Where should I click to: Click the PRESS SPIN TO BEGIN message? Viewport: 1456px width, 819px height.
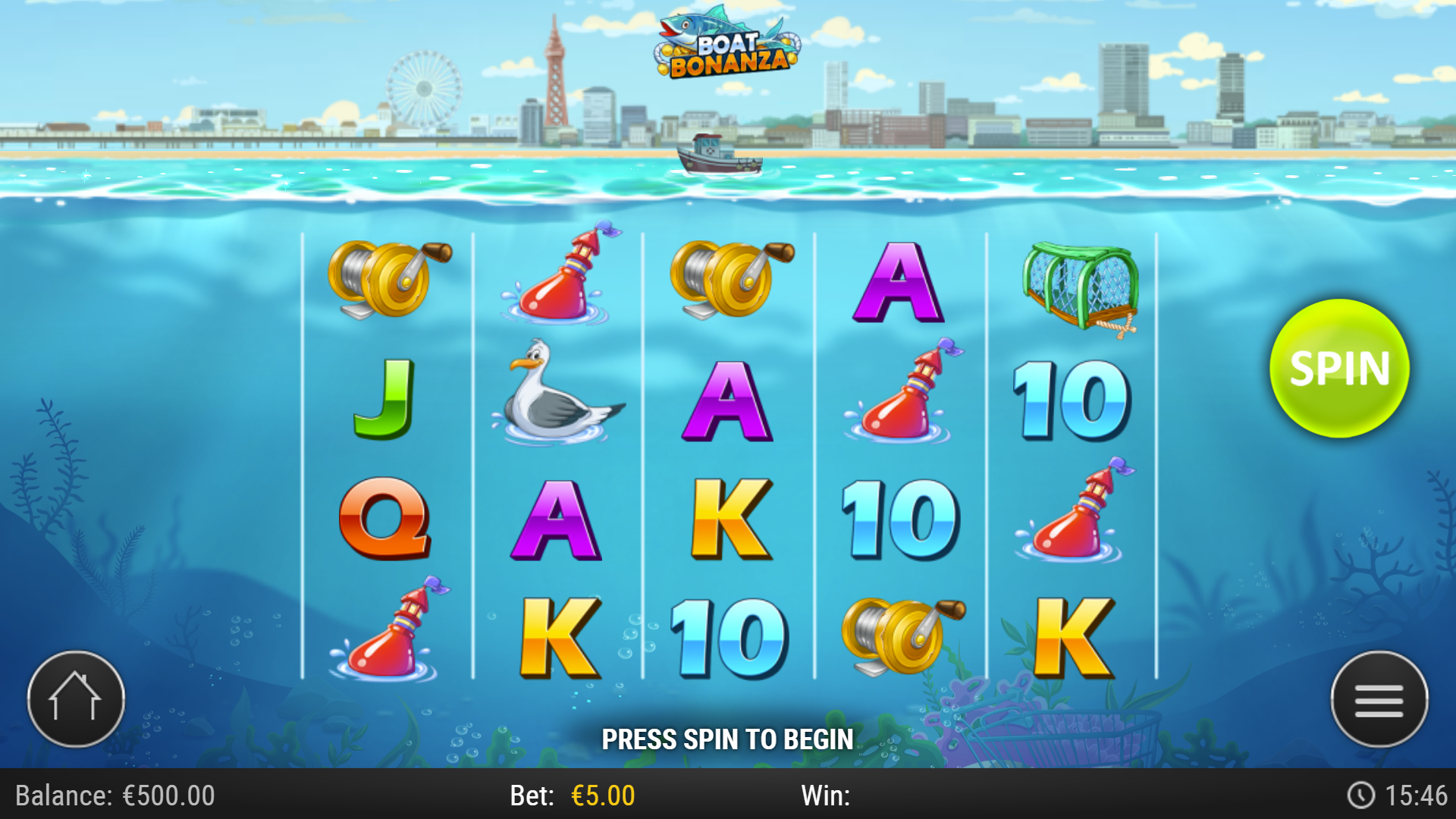(728, 739)
